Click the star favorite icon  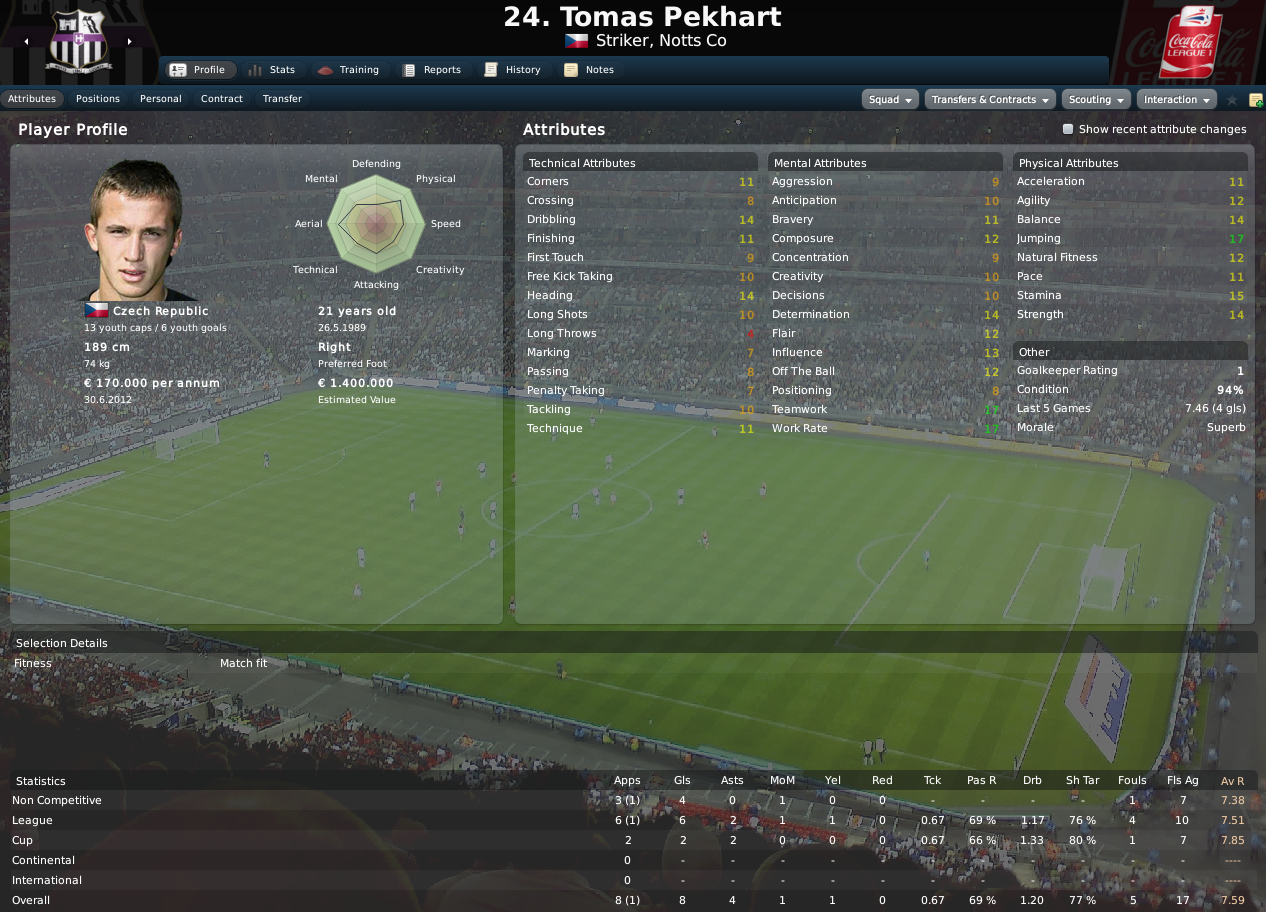click(1232, 100)
